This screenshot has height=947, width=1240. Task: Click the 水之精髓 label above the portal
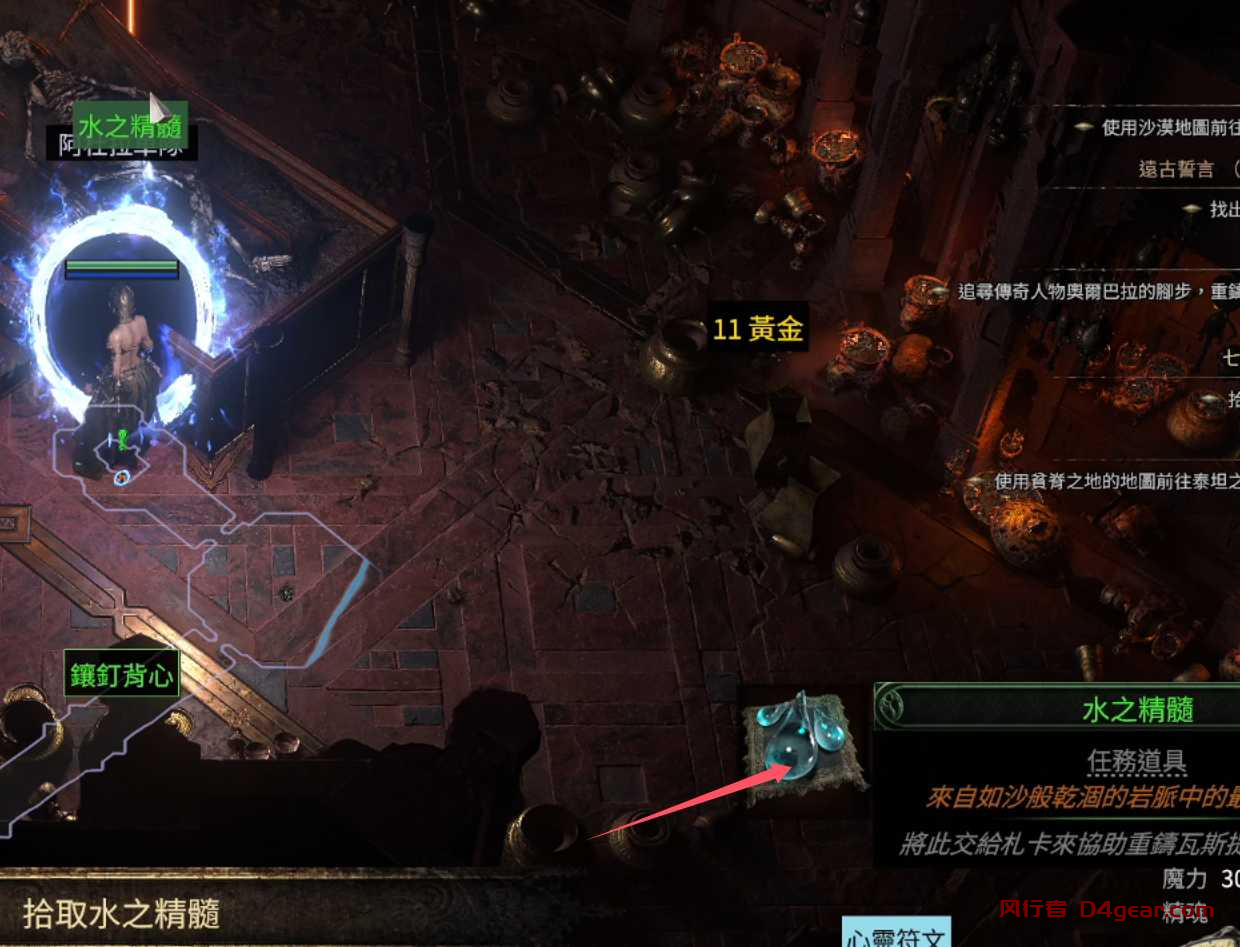pyautogui.click(x=130, y=127)
